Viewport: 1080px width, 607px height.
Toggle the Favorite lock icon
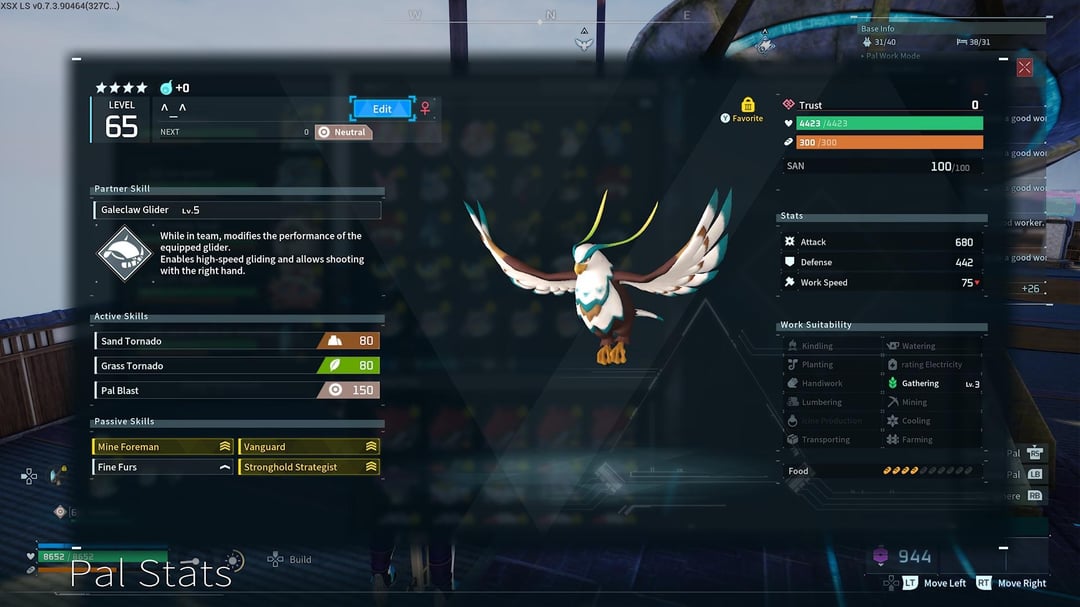point(747,105)
